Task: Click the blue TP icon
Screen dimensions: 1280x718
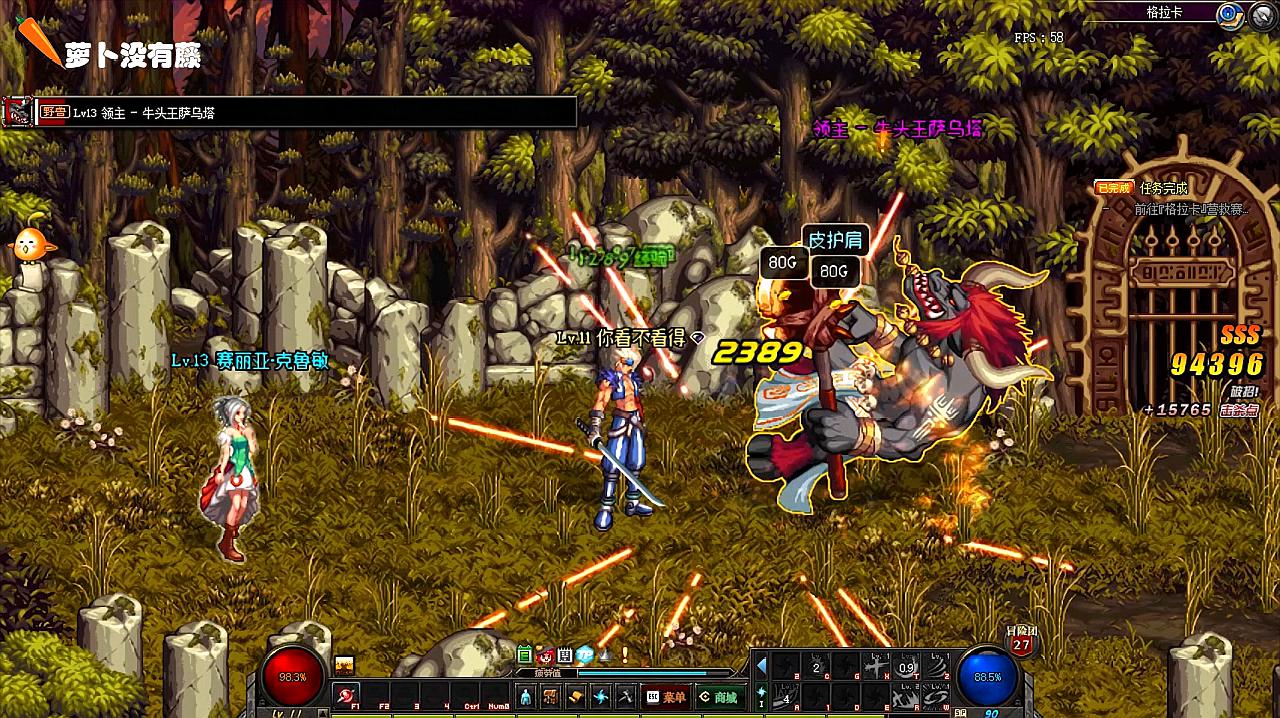Action: pyautogui.click(x=584, y=655)
